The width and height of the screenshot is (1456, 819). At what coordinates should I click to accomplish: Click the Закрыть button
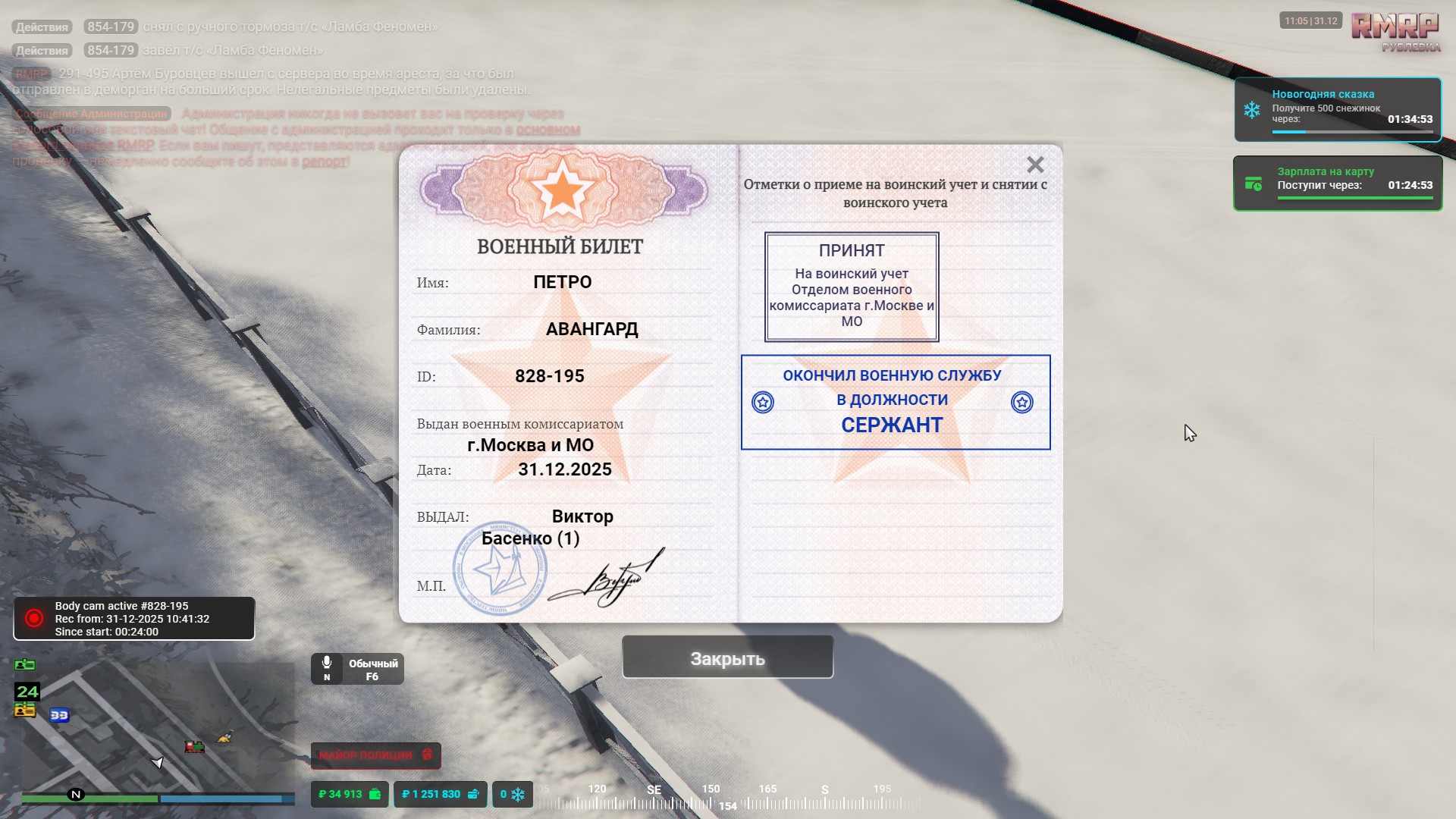(727, 658)
